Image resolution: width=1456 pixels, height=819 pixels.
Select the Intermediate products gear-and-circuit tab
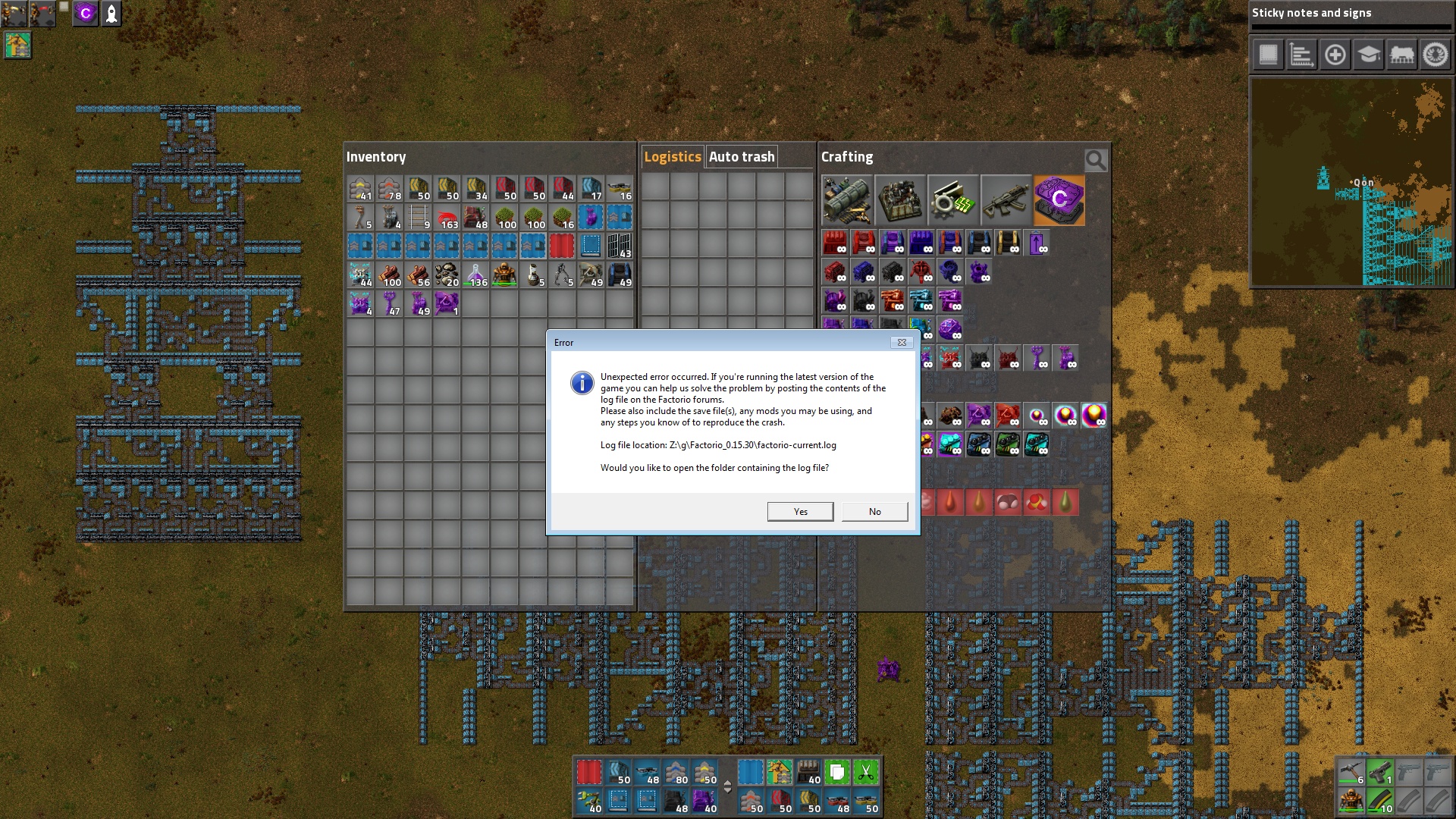[953, 200]
